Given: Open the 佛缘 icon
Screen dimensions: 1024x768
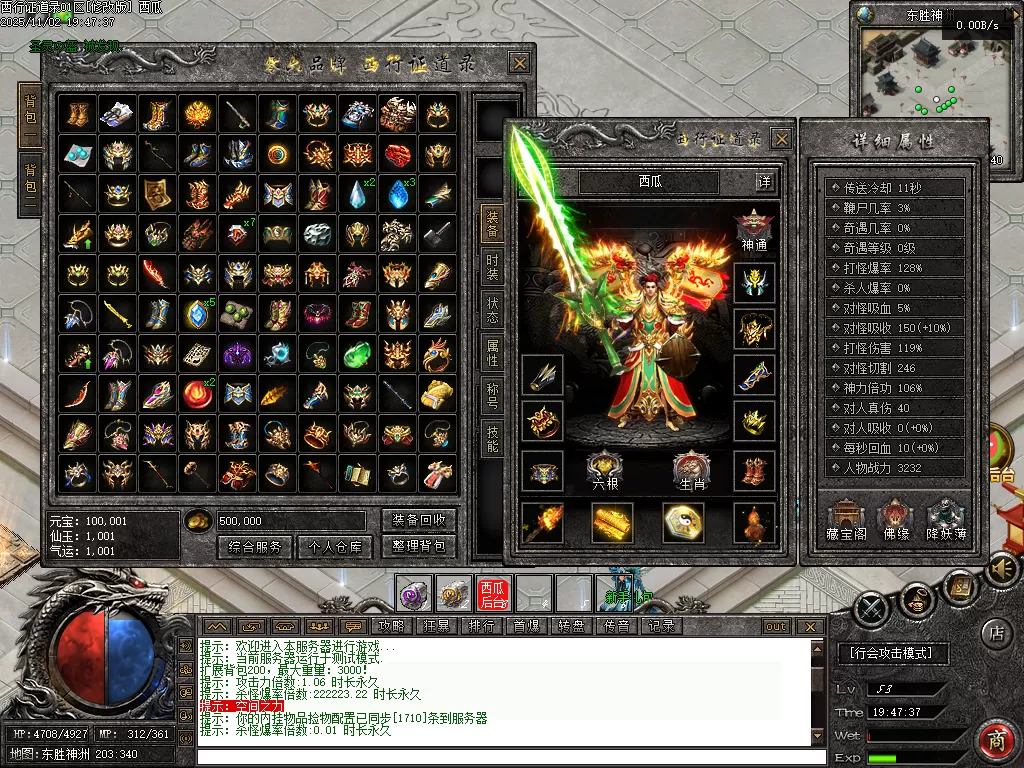Looking at the screenshot, I should pos(895,520).
